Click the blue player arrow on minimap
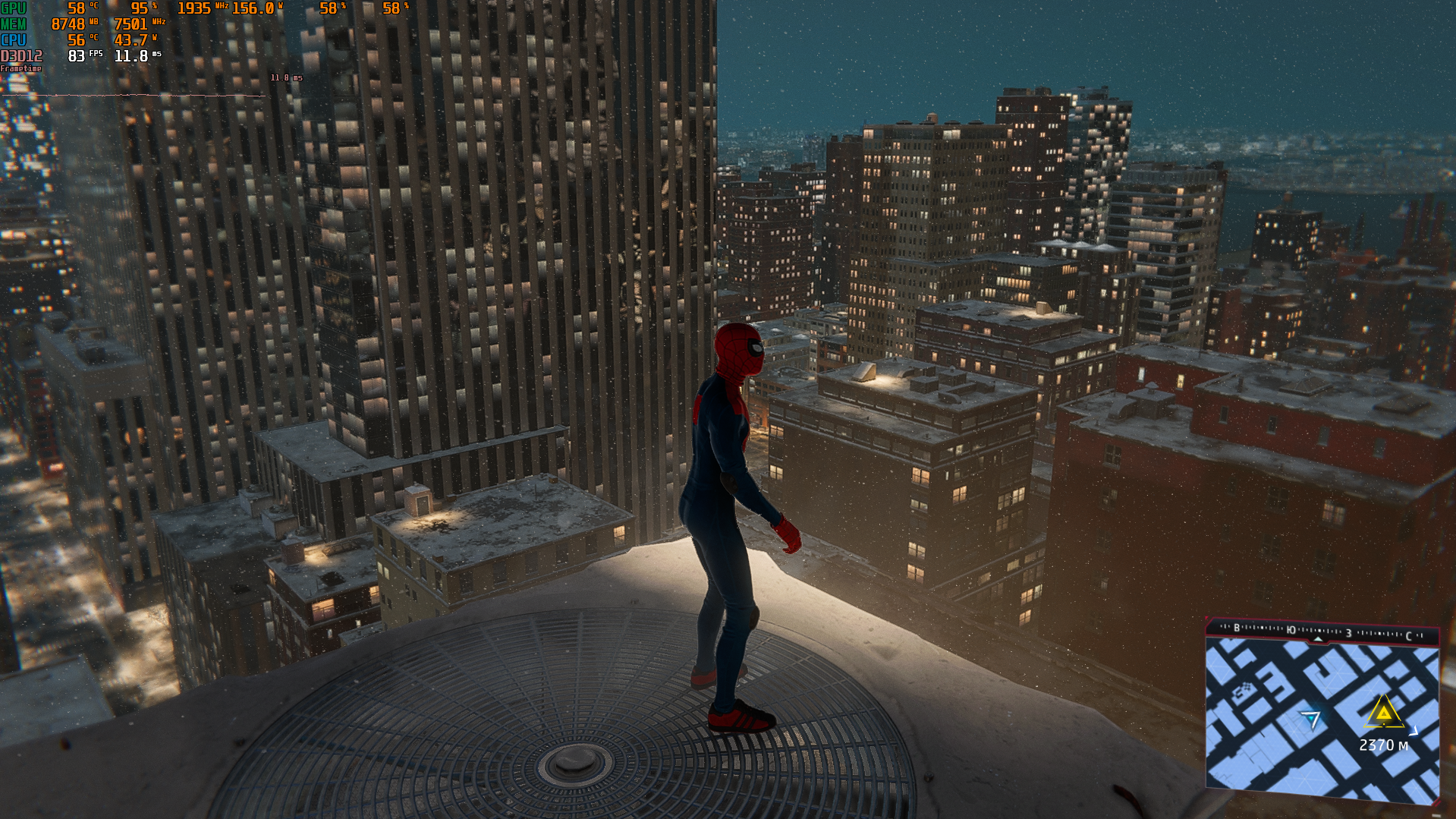 (x=1310, y=719)
